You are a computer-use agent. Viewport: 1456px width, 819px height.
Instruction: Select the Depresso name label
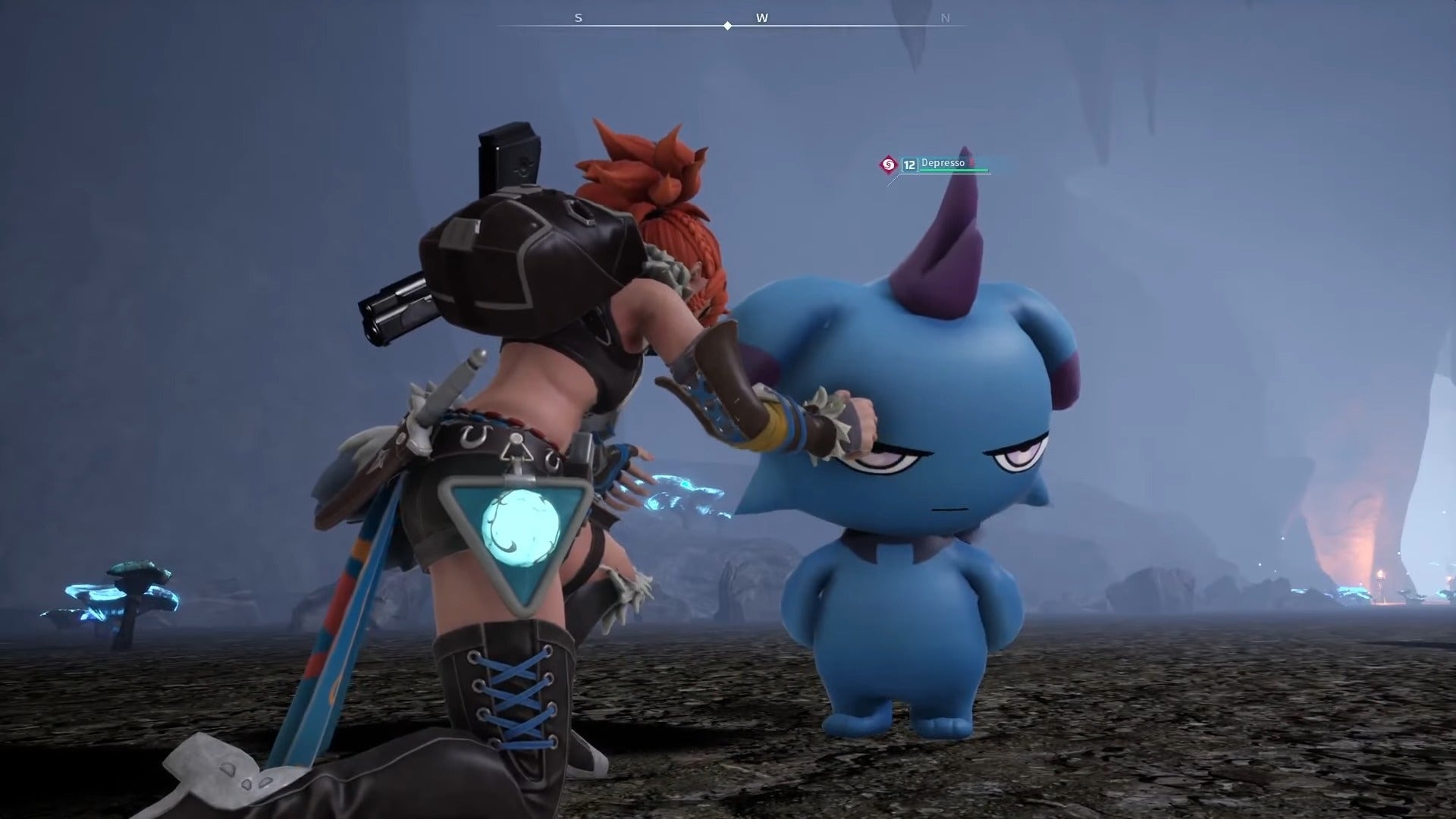pos(943,162)
